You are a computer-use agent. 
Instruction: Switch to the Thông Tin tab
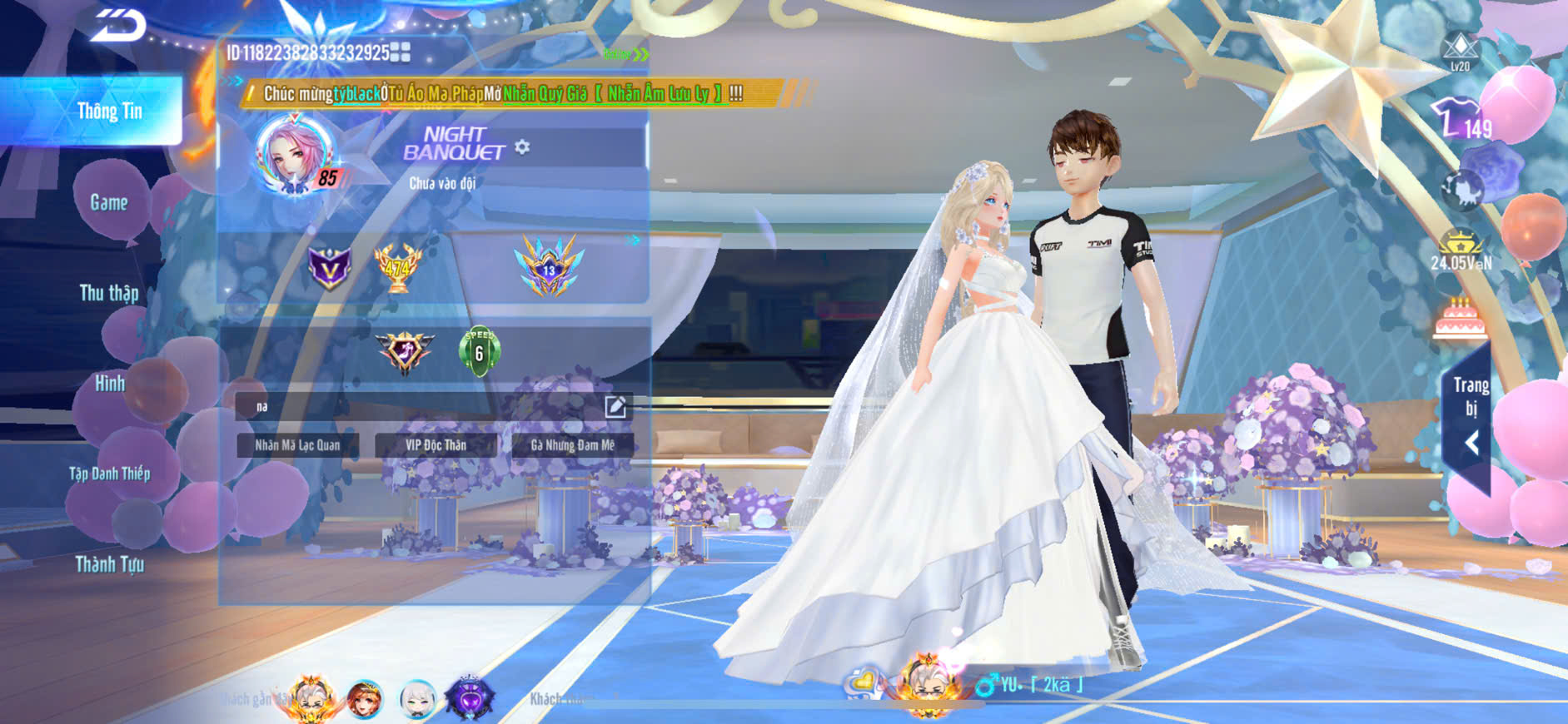pos(109,112)
